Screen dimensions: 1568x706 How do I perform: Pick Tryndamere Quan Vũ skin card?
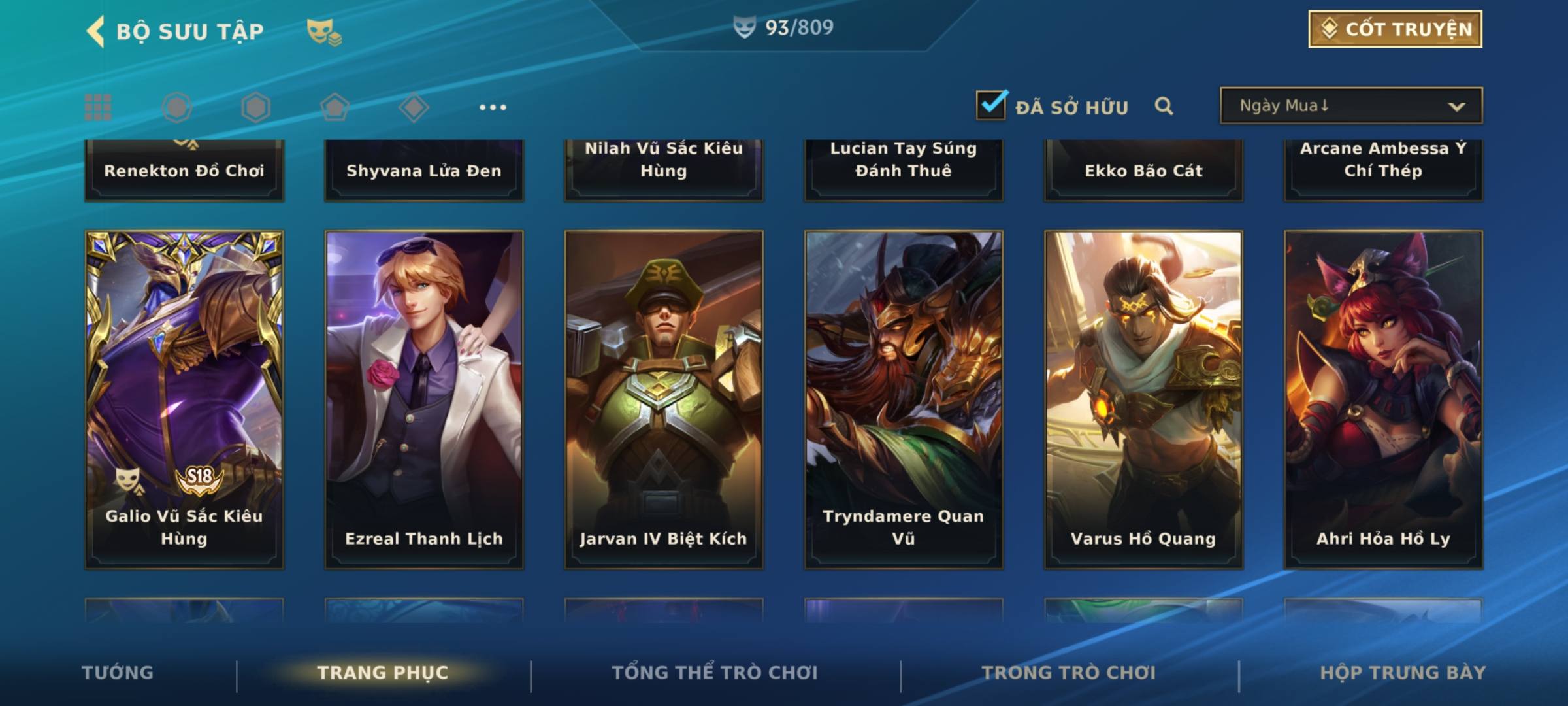pyautogui.click(x=904, y=399)
